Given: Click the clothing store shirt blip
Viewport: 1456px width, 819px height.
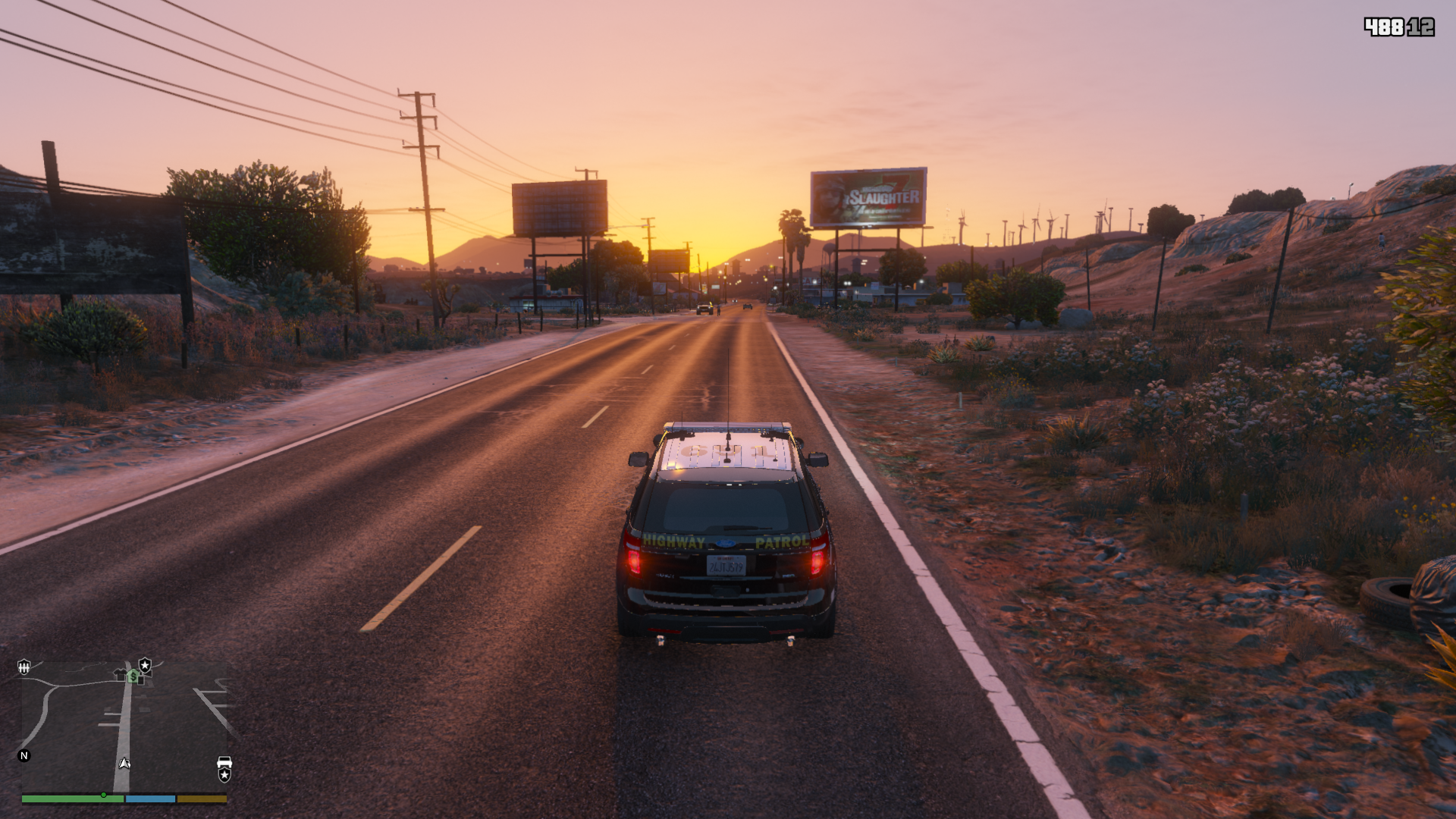Looking at the screenshot, I should [120, 673].
